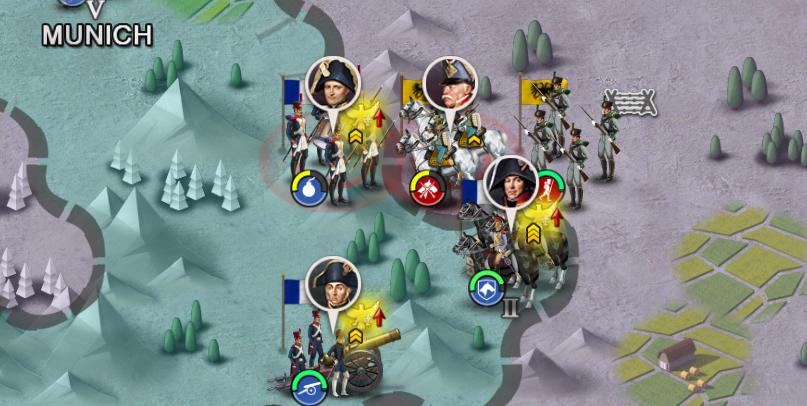Image resolution: width=807 pixels, height=406 pixels.
Task: Tap the Munich city label
Action: [x=97, y=35]
